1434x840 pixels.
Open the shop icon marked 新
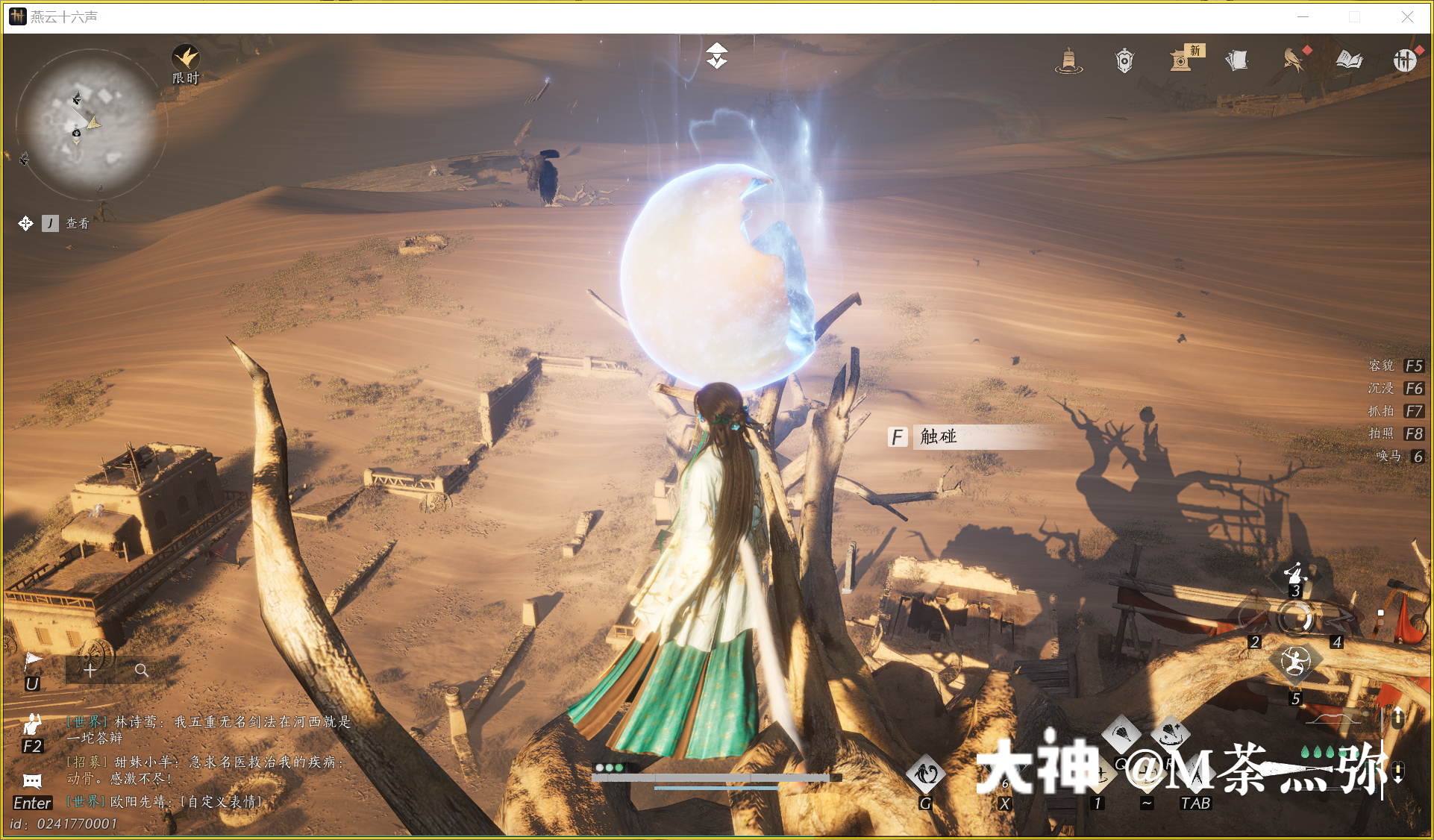(1182, 60)
